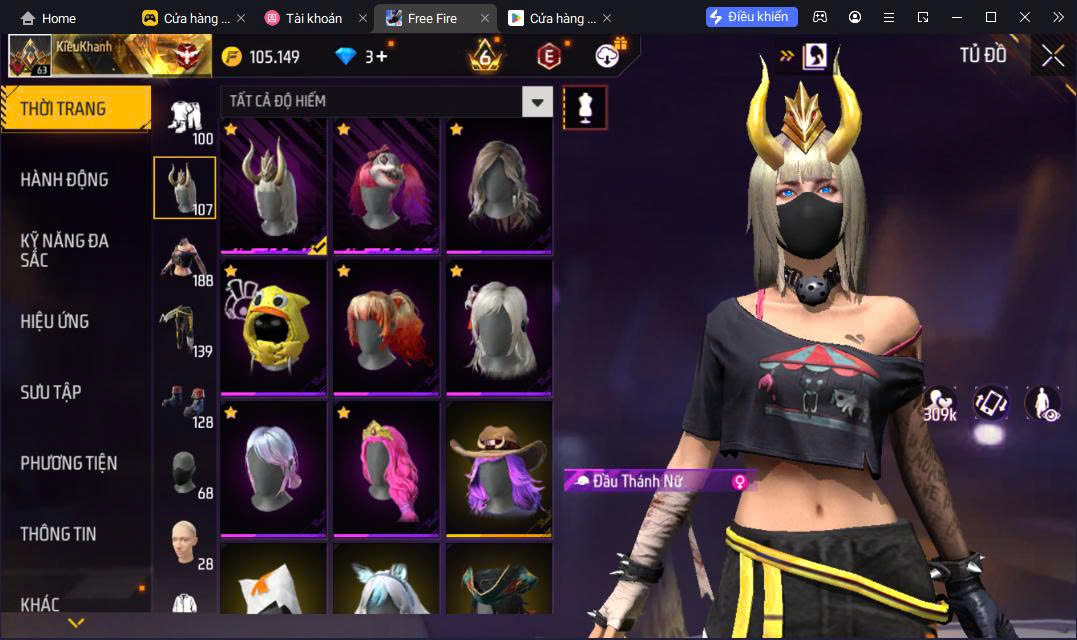The height and width of the screenshot is (640, 1077).
Task: Pick the cowboy hat with purple hair
Action: click(x=499, y=468)
